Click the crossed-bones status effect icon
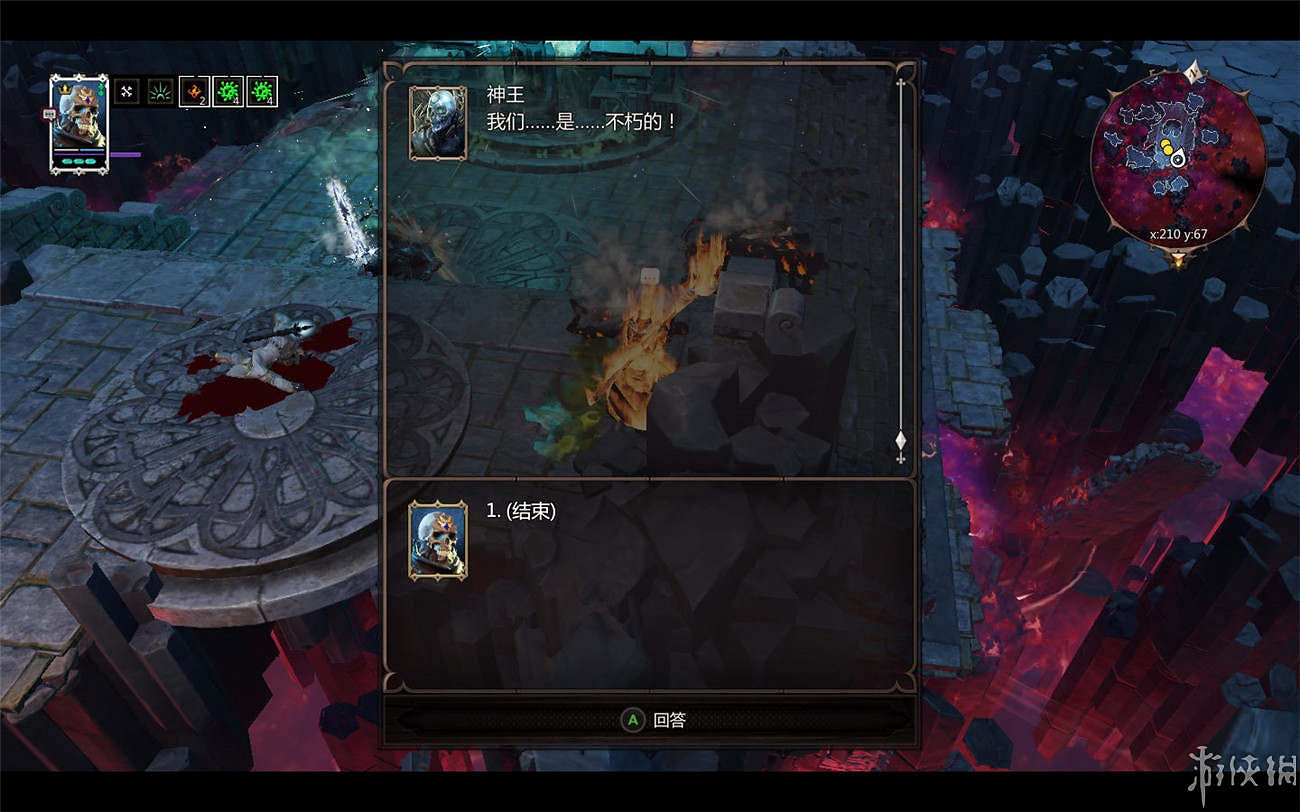Image resolution: width=1300 pixels, height=812 pixels. point(127,91)
